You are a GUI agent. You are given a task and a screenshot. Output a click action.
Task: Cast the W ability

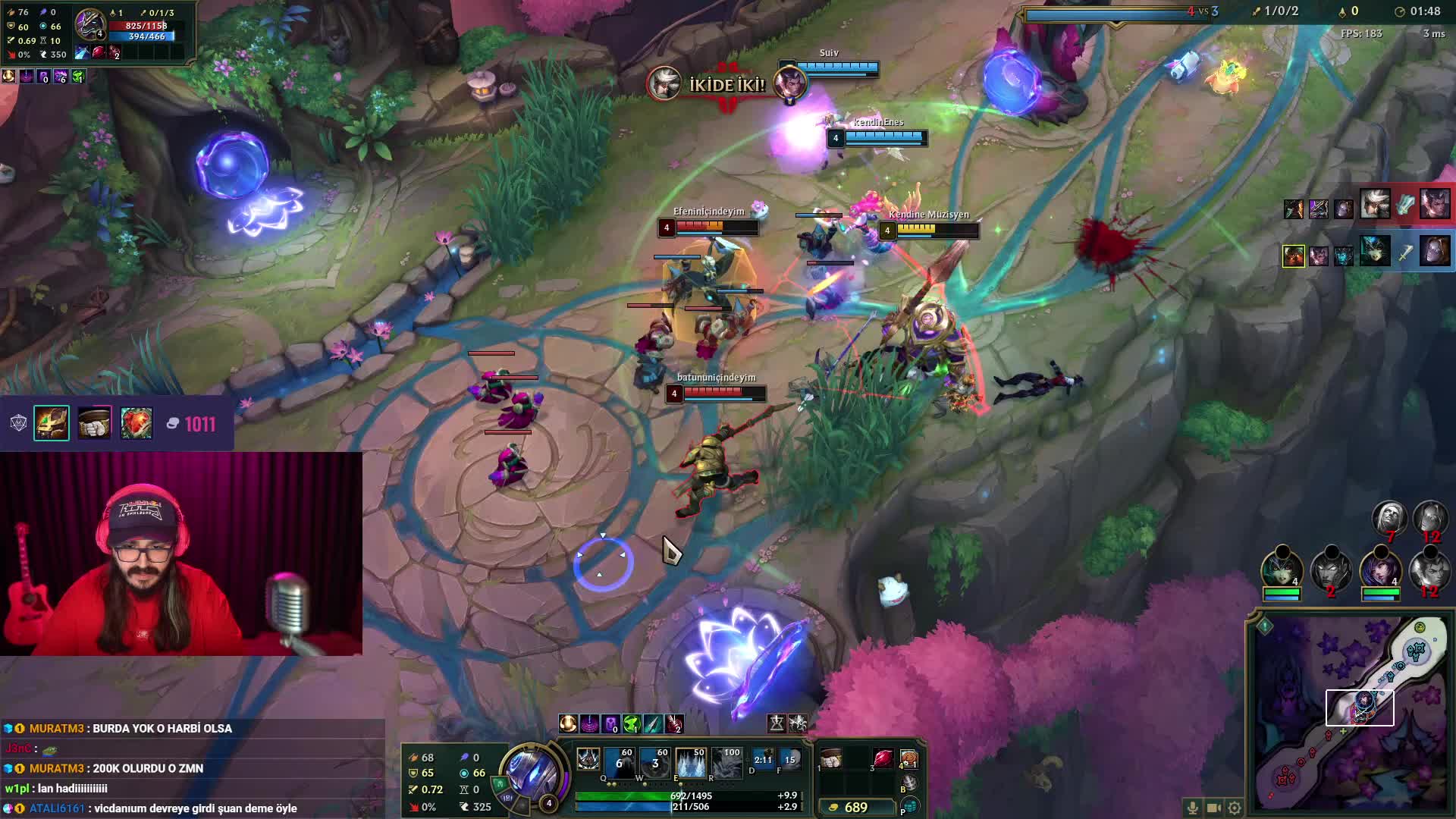pos(654,763)
